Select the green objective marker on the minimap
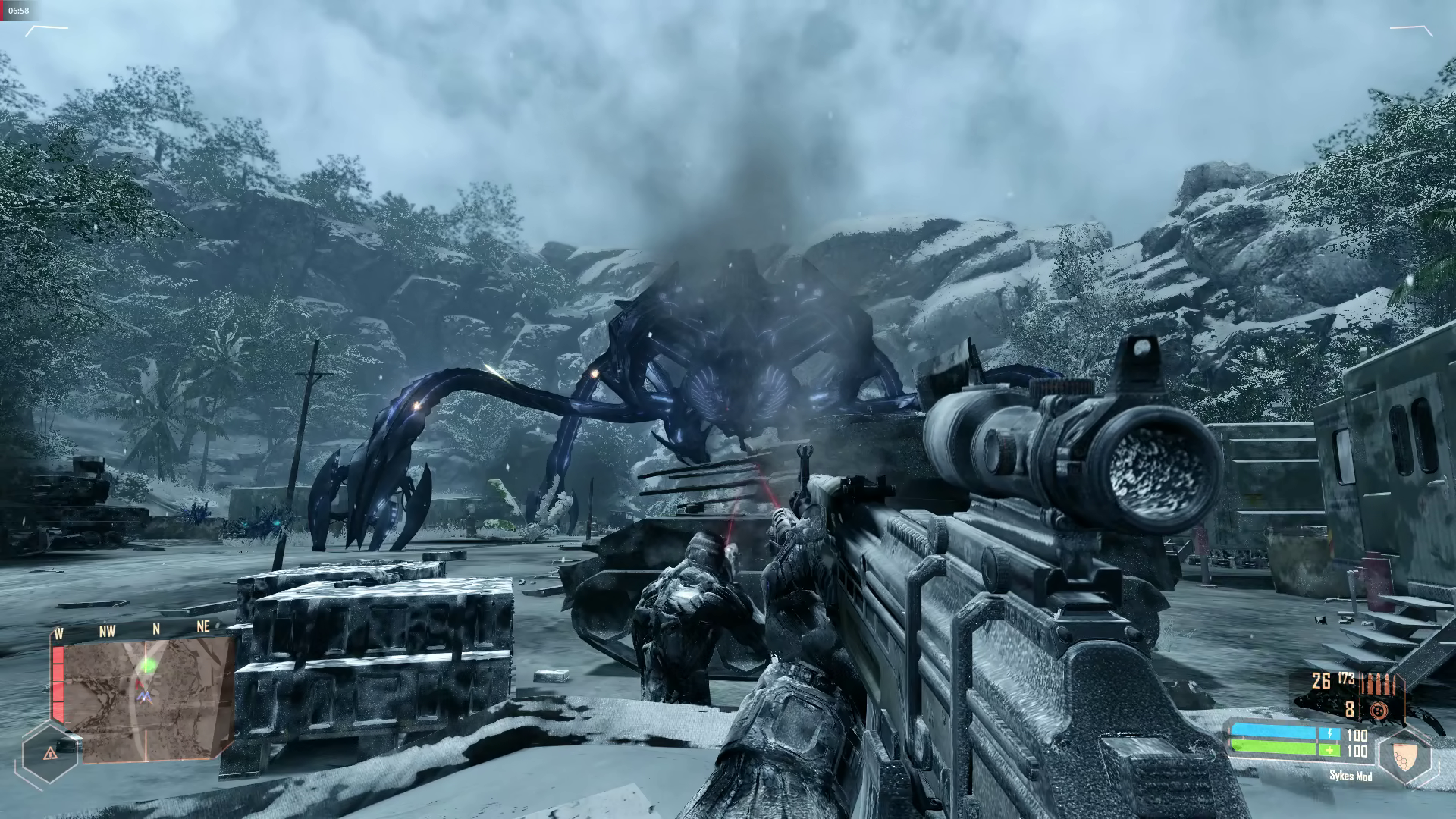 149,666
